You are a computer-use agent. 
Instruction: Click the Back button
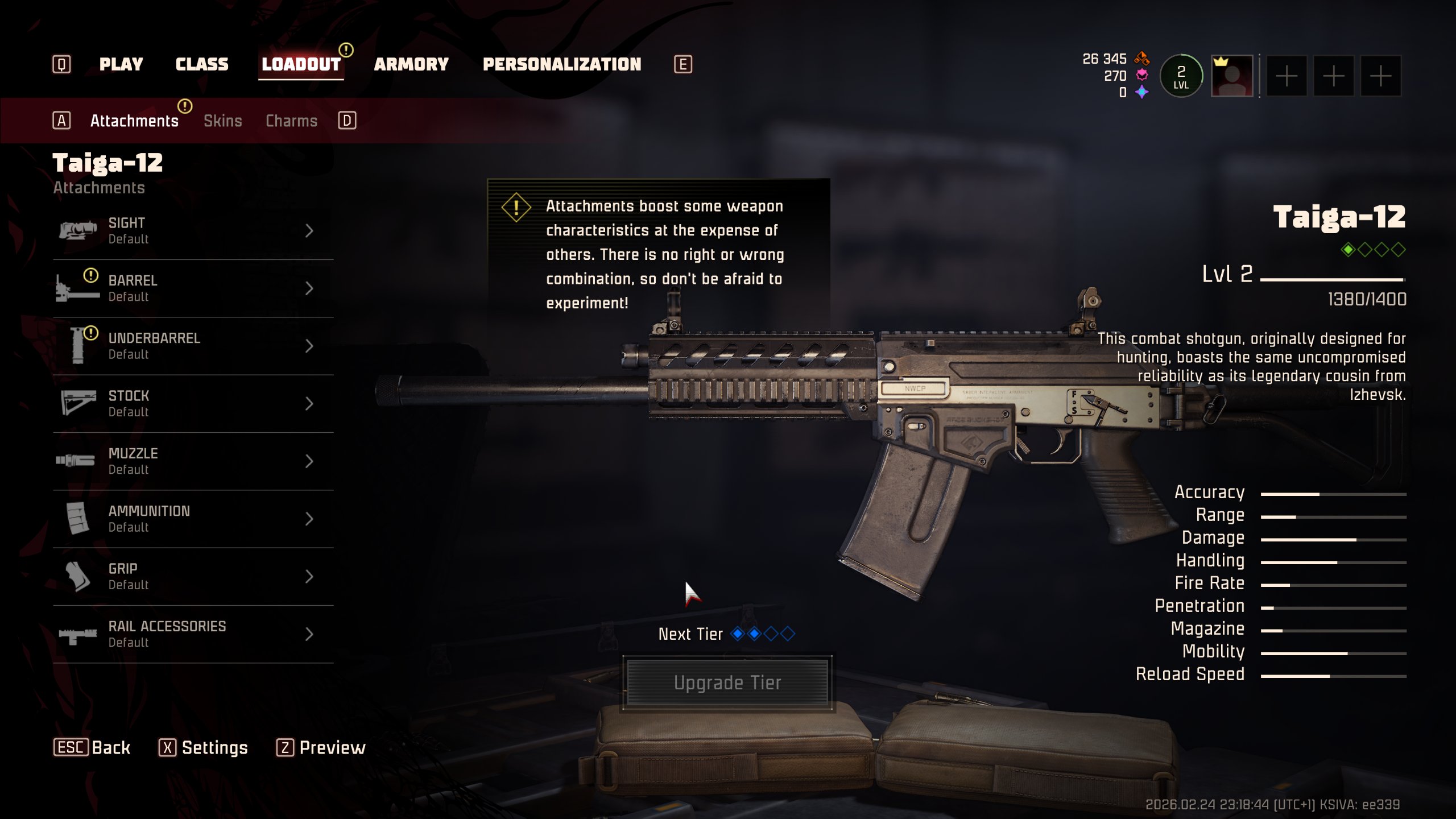pyautogui.click(x=92, y=747)
